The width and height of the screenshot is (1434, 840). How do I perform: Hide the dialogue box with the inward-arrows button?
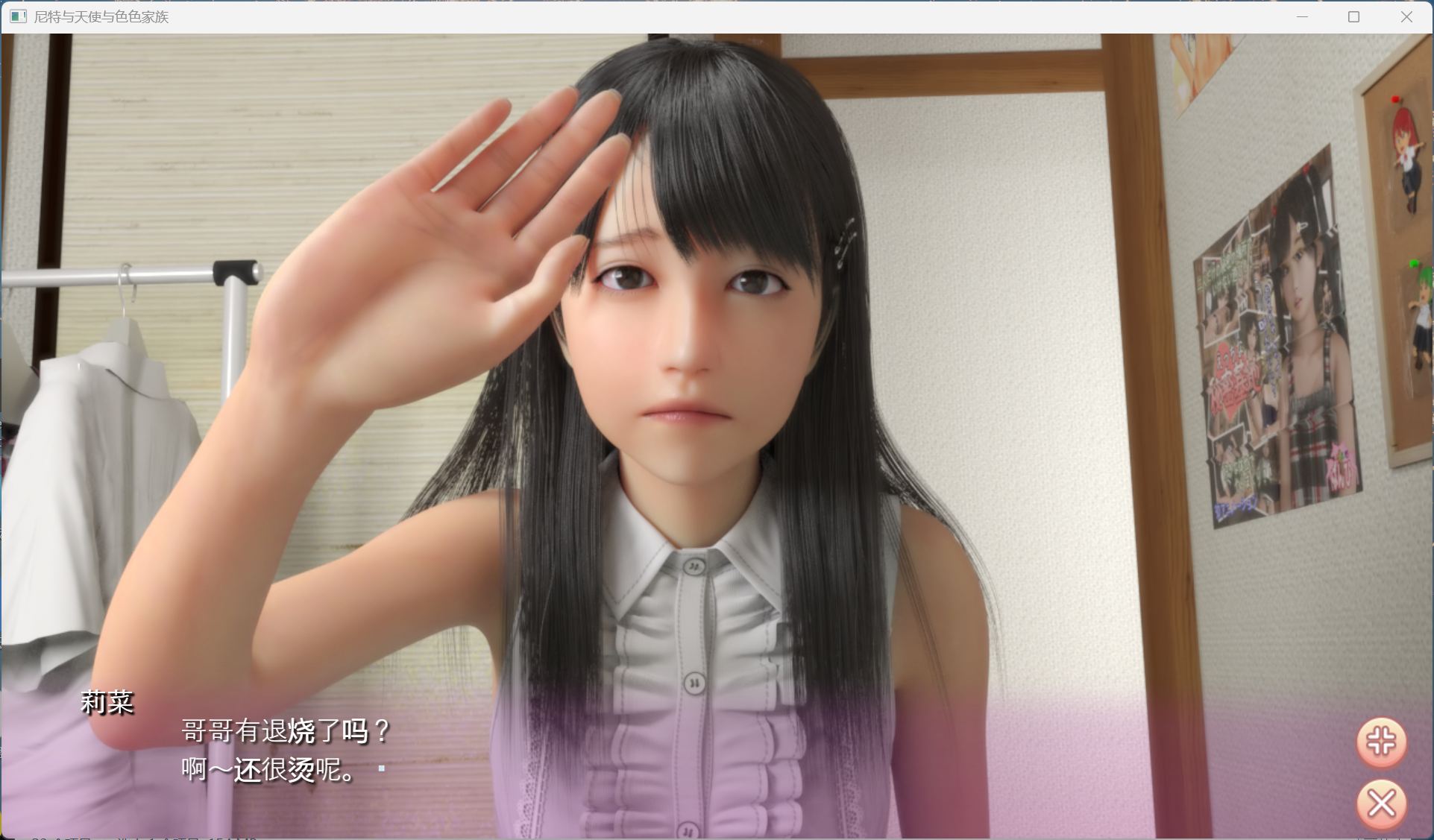[x=1381, y=742]
